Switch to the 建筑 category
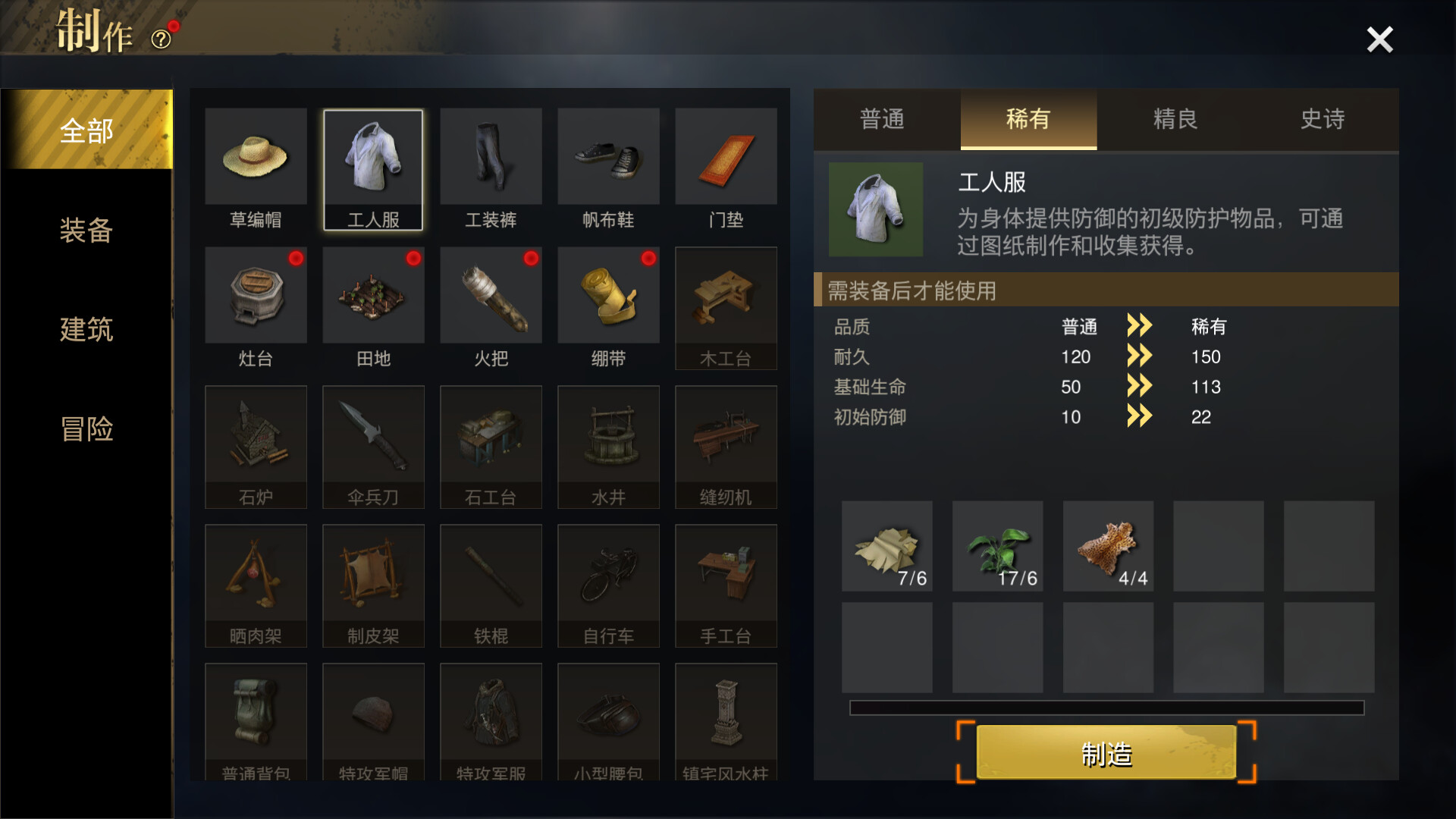Image resolution: width=1456 pixels, height=819 pixels. tap(86, 331)
